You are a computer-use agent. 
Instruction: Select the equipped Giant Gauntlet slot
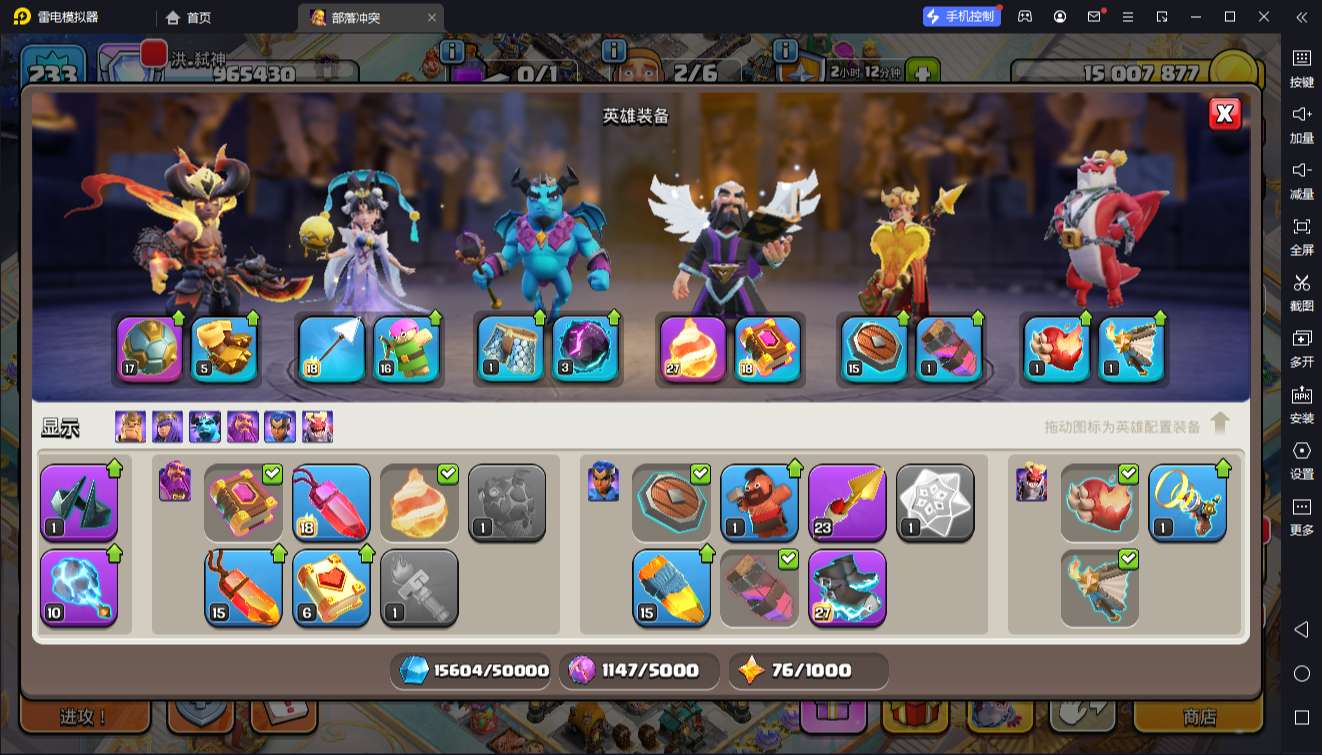point(223,350)
